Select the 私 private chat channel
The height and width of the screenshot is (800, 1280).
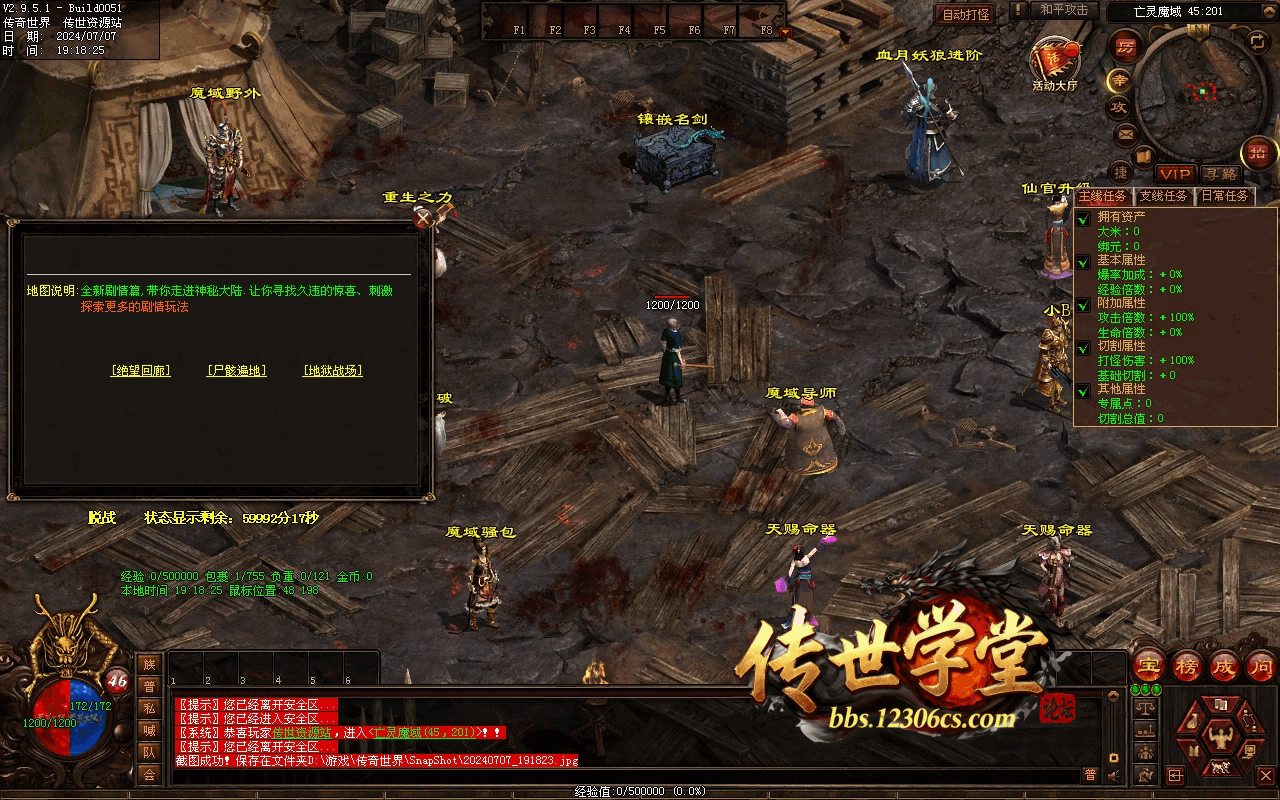pos(149,709)
